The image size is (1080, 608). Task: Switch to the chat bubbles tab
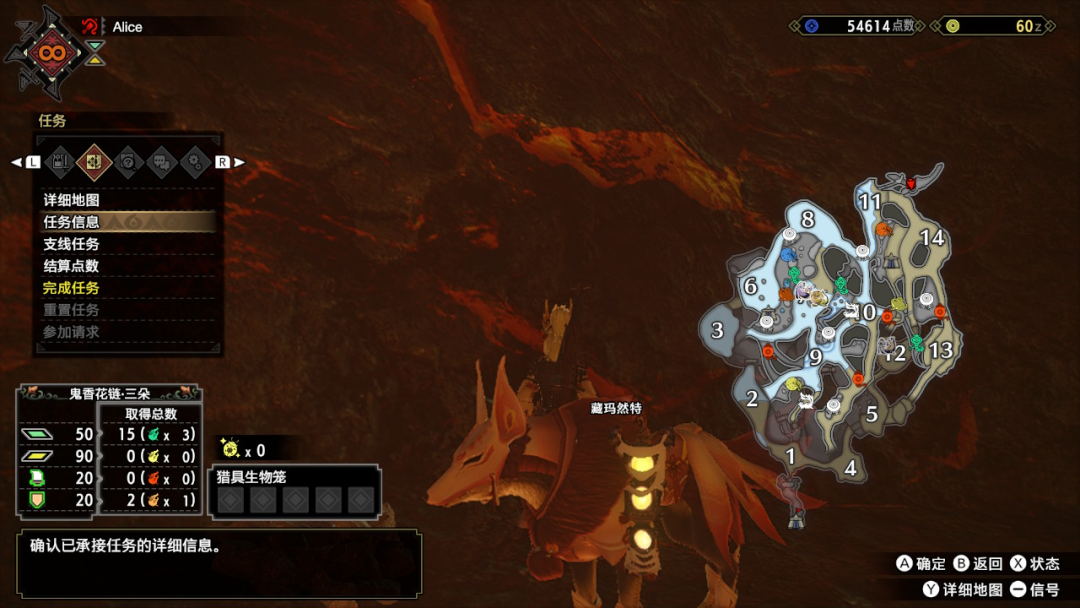(161, 161)
